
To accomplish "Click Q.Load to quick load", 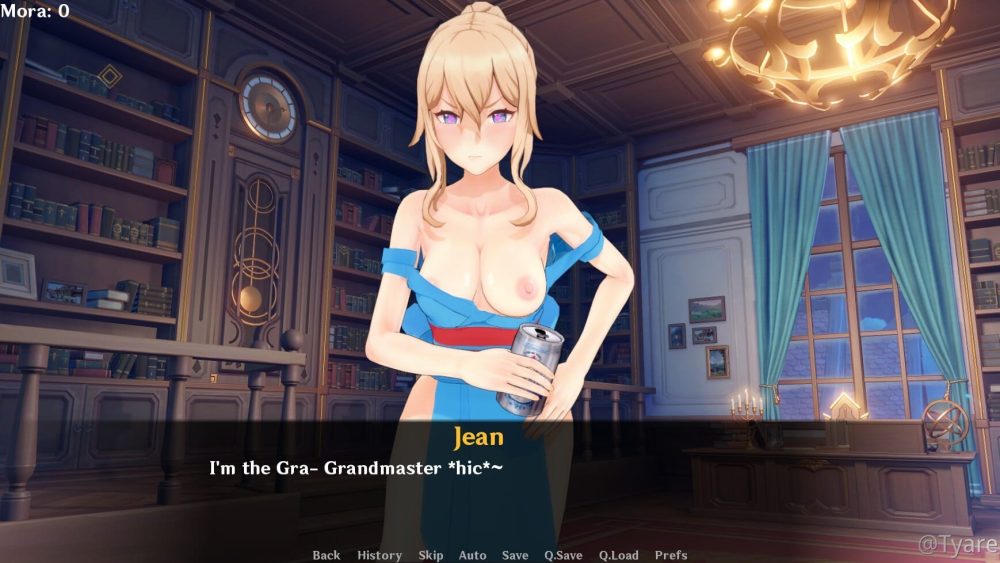I will [618, 555].
